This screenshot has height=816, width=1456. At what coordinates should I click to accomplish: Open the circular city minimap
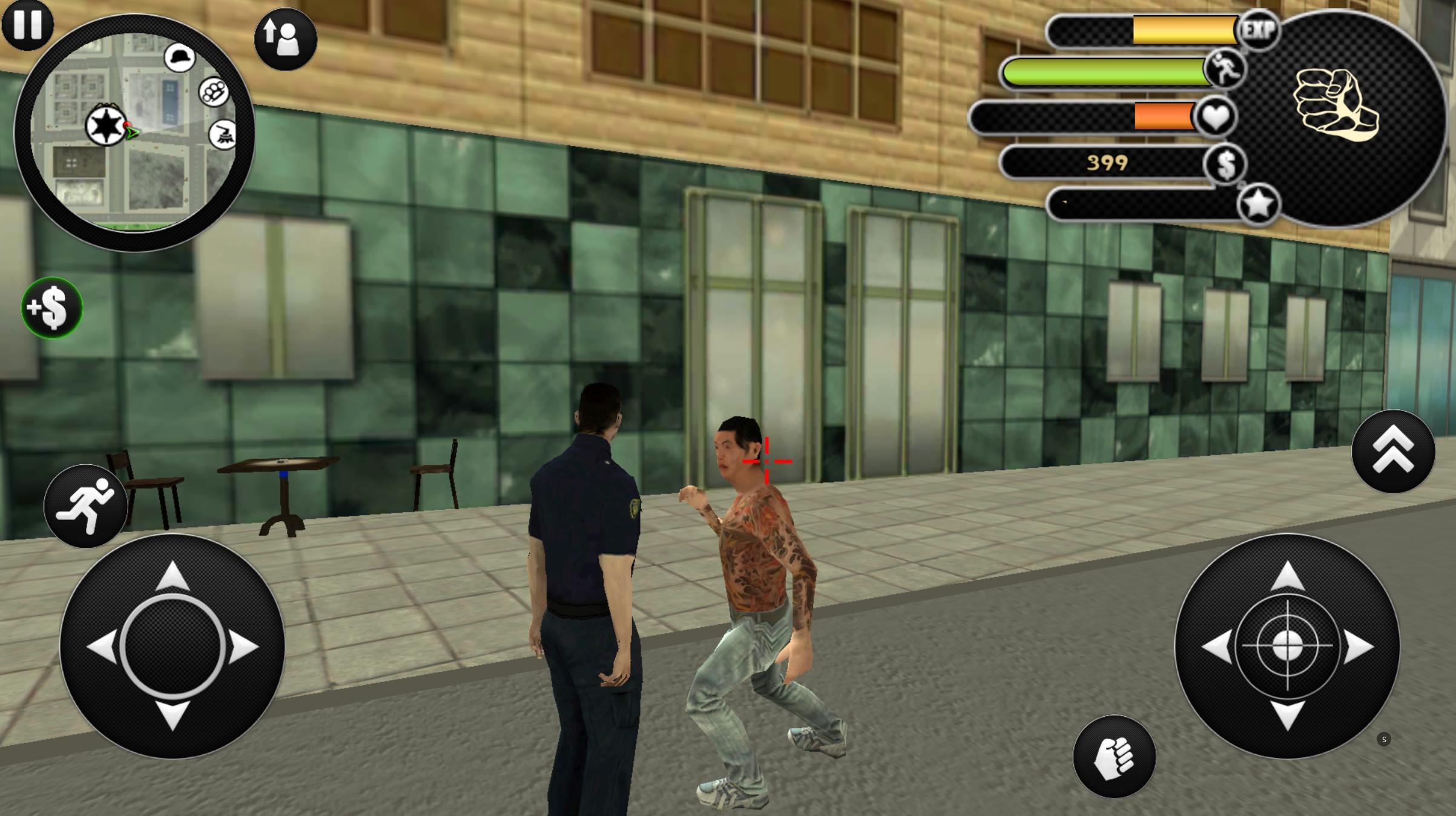coord(134,133)
